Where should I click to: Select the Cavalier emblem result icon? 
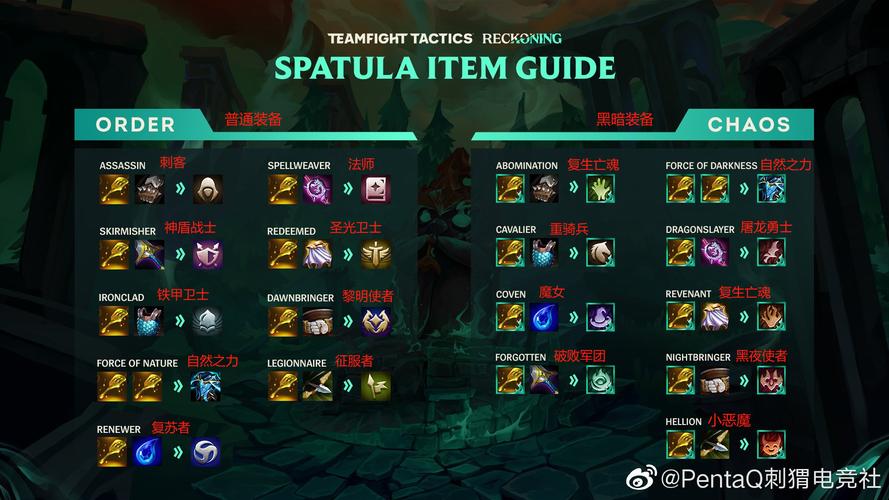(x=600, y=252)
